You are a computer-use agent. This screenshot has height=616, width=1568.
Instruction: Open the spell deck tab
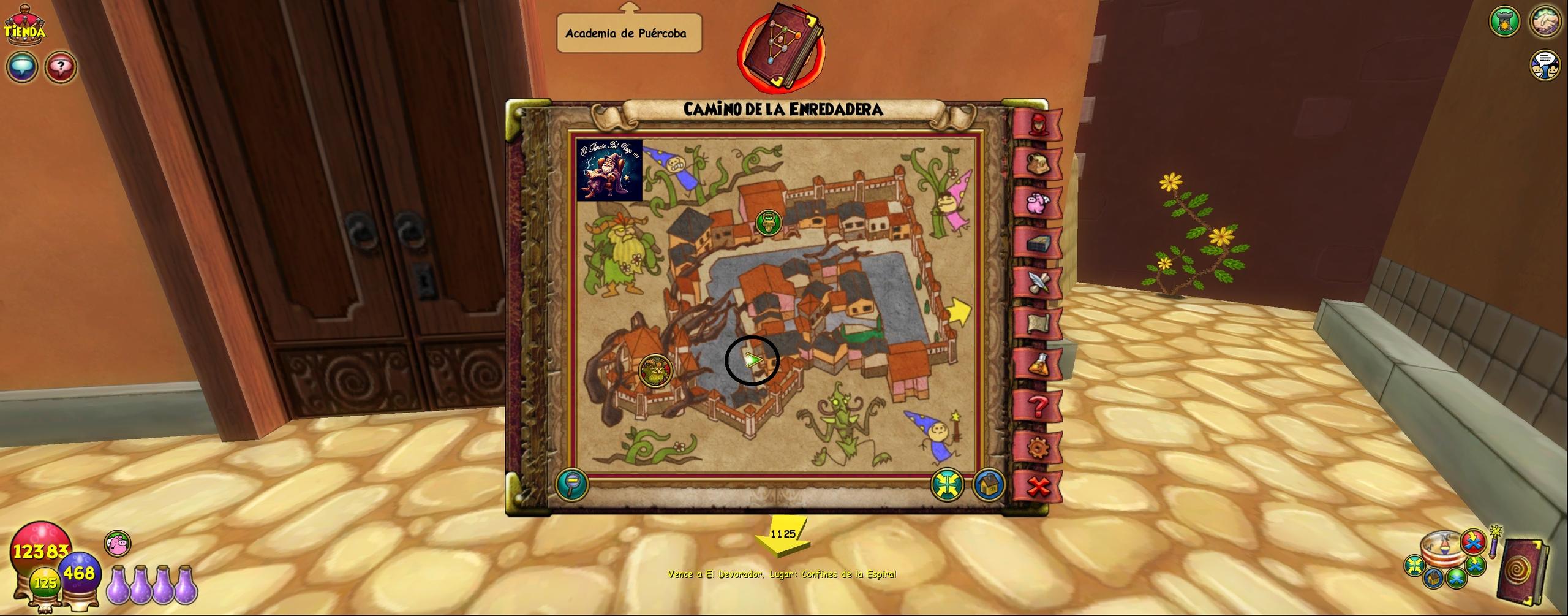click(1038, 244)
